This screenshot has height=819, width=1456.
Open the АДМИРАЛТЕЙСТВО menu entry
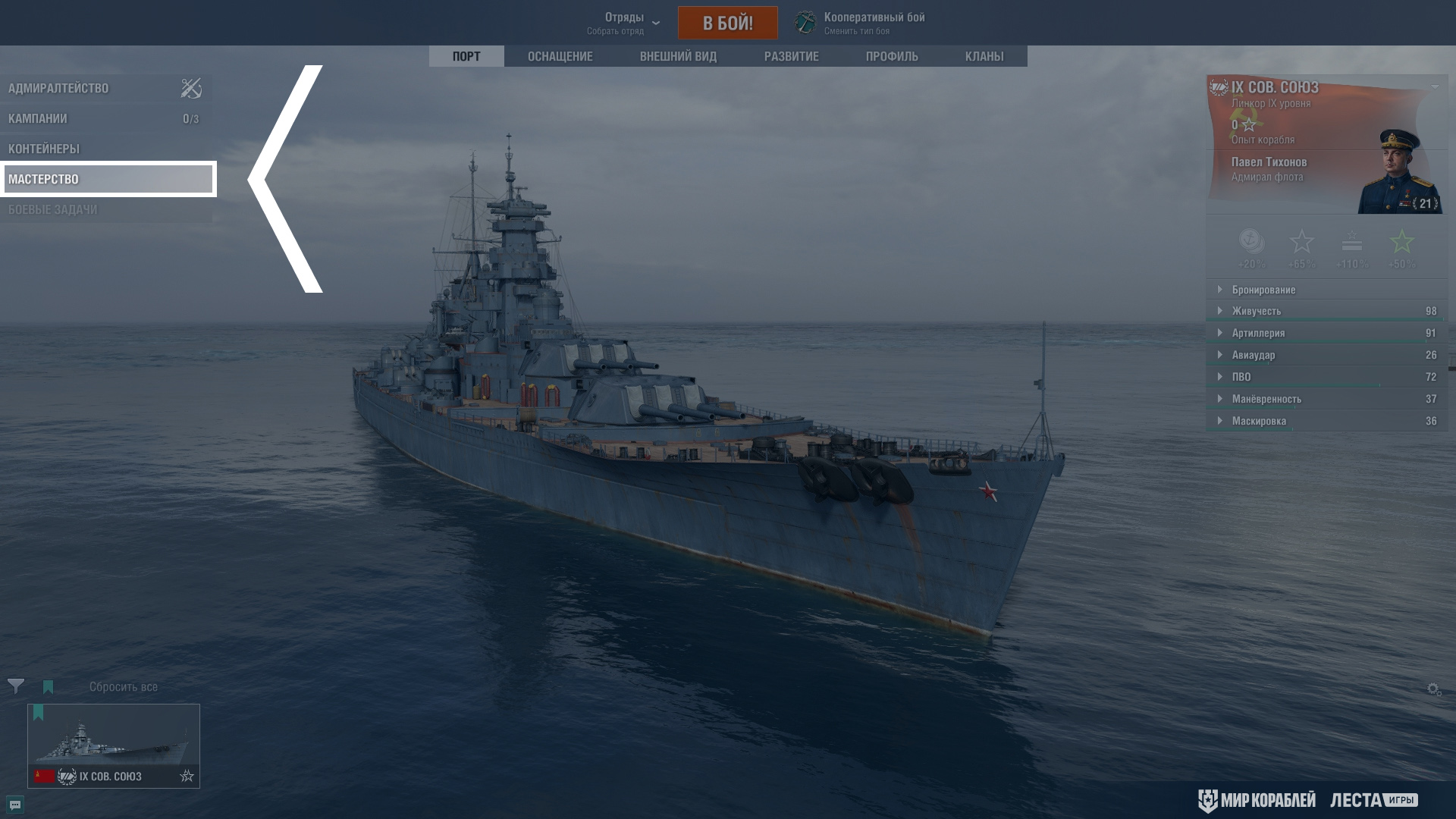coord(58,88)
